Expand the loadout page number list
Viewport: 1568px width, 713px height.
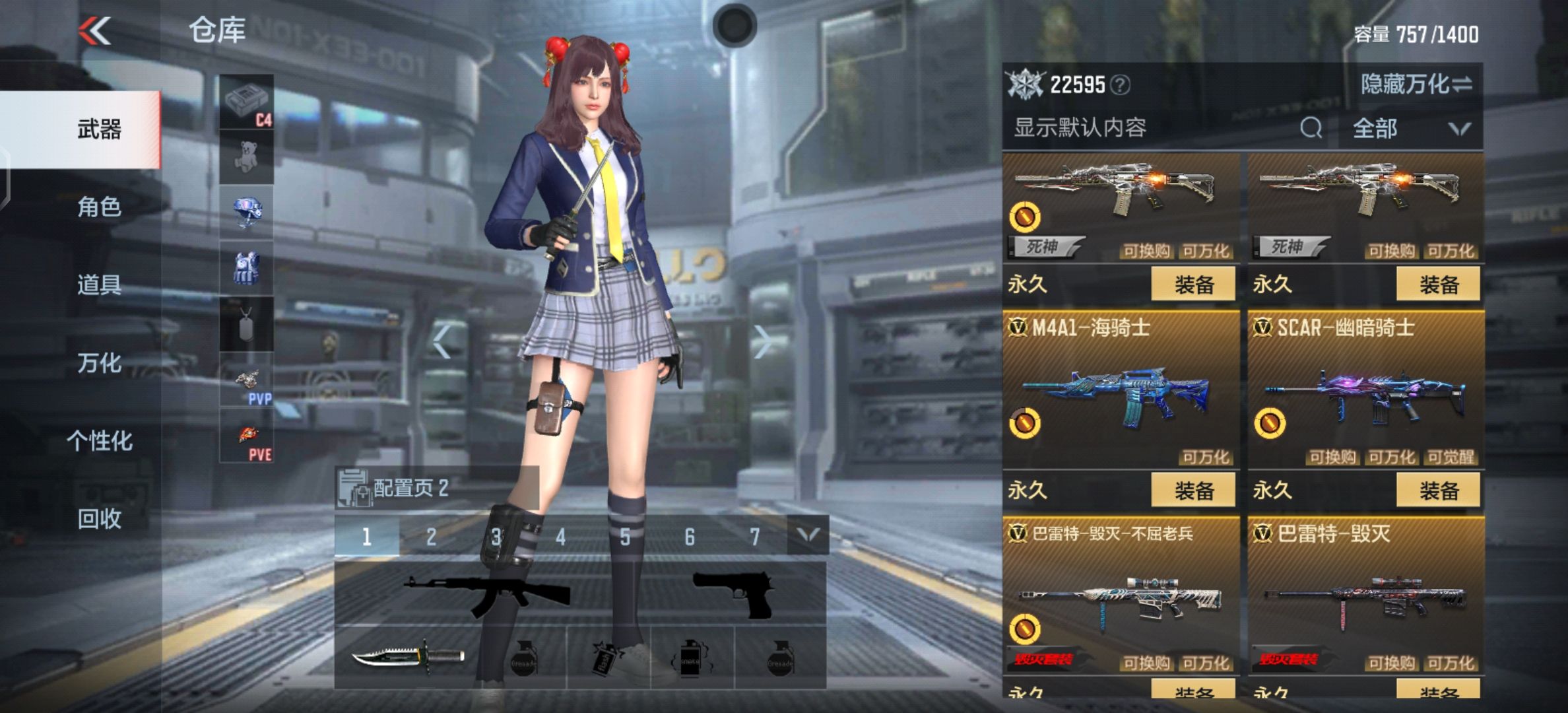coord(808,535)
